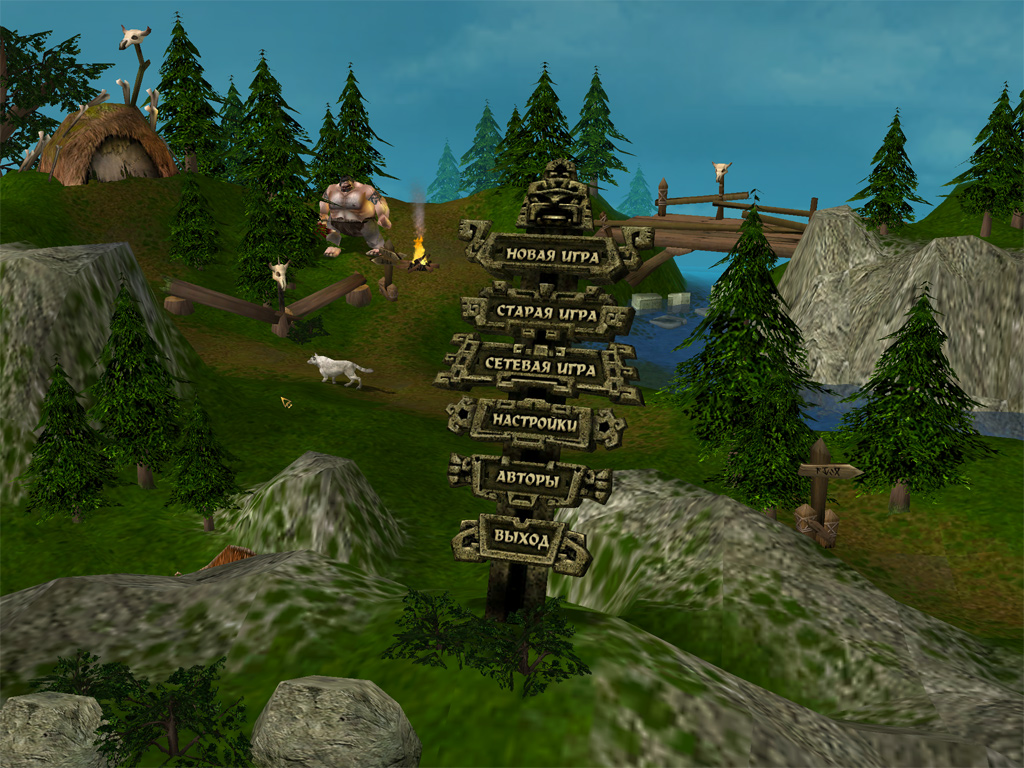Click Выход to exit the game
Screen dimensions: 1024x768
click(x=521, y=540)
